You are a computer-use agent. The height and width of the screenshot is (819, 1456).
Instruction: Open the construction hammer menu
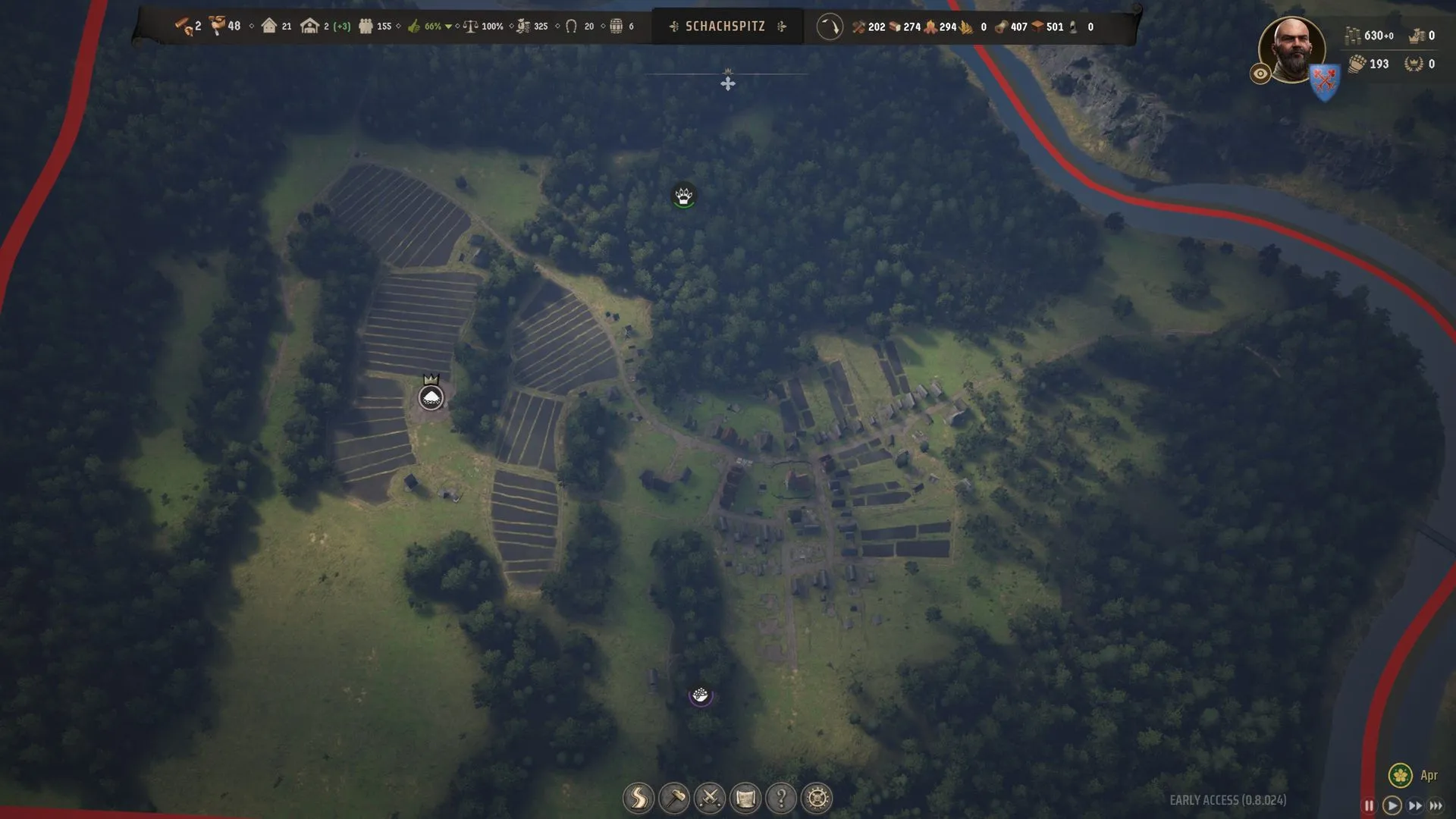[673, 798]
